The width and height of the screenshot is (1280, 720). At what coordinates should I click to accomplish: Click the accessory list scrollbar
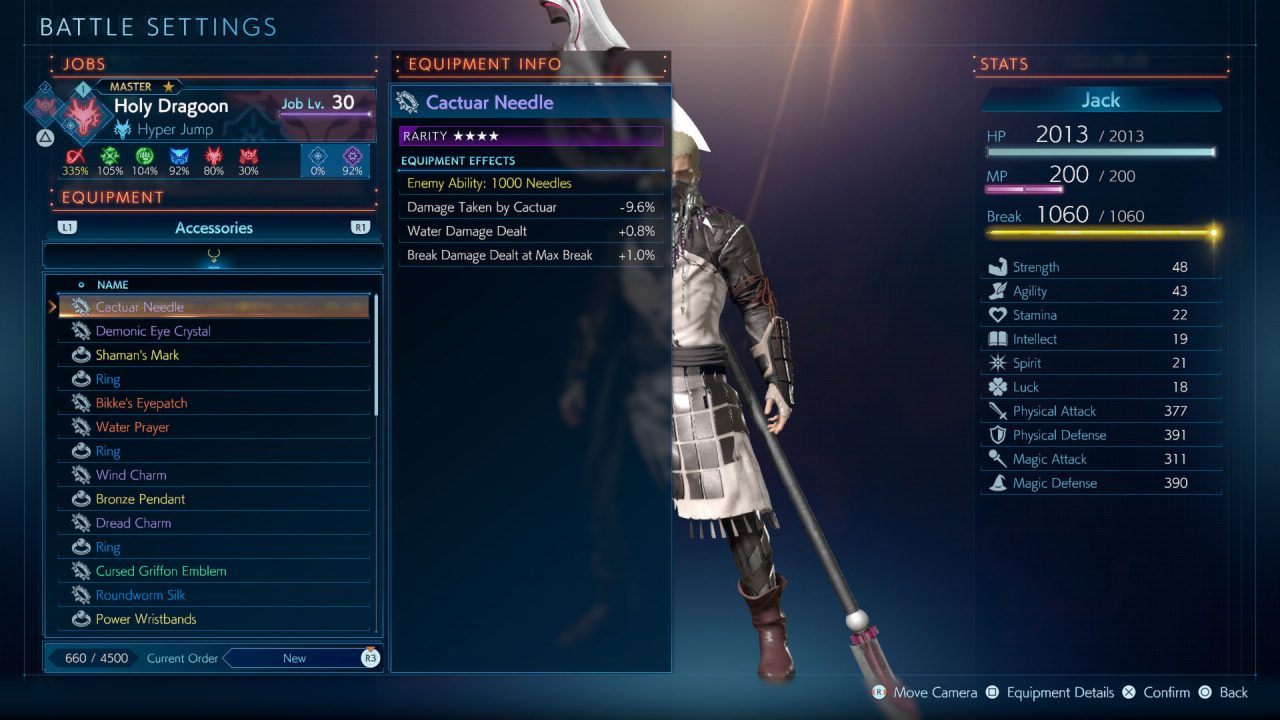coord(376,355)
